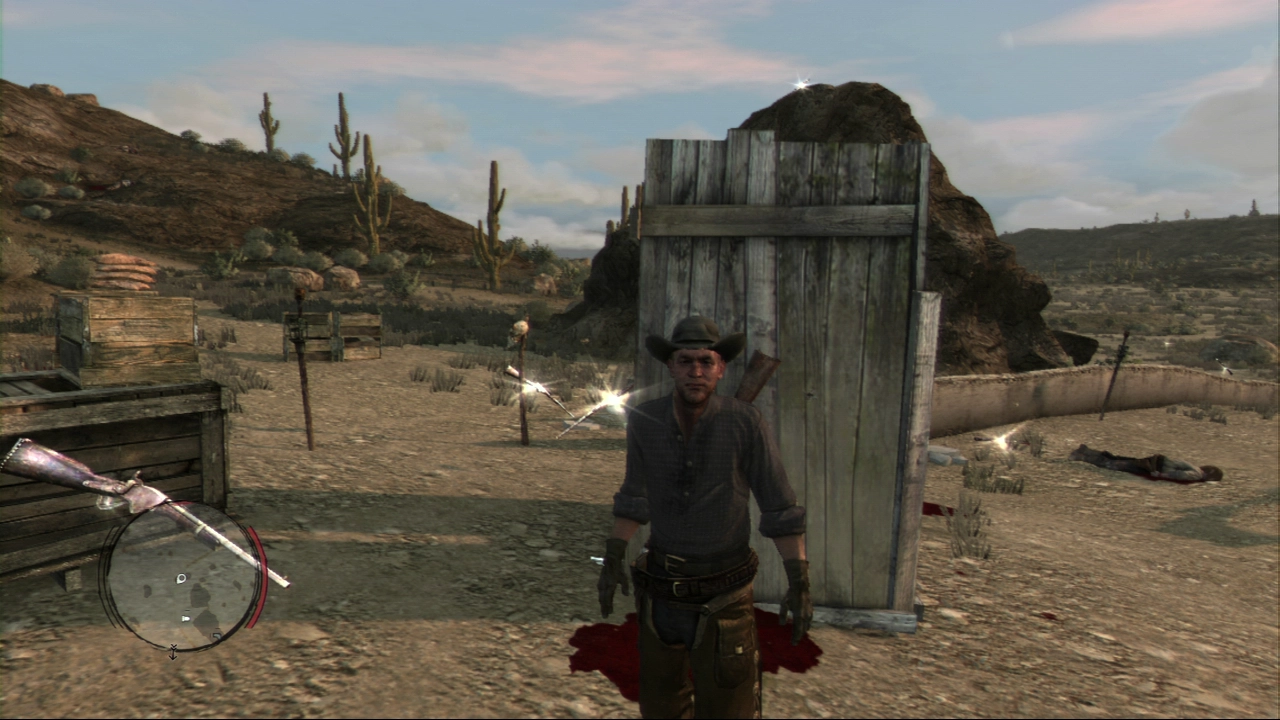Click the building icon on the minimap edge
The image size is (1280, 720).
pyautogui.click(x=214, y=637)
